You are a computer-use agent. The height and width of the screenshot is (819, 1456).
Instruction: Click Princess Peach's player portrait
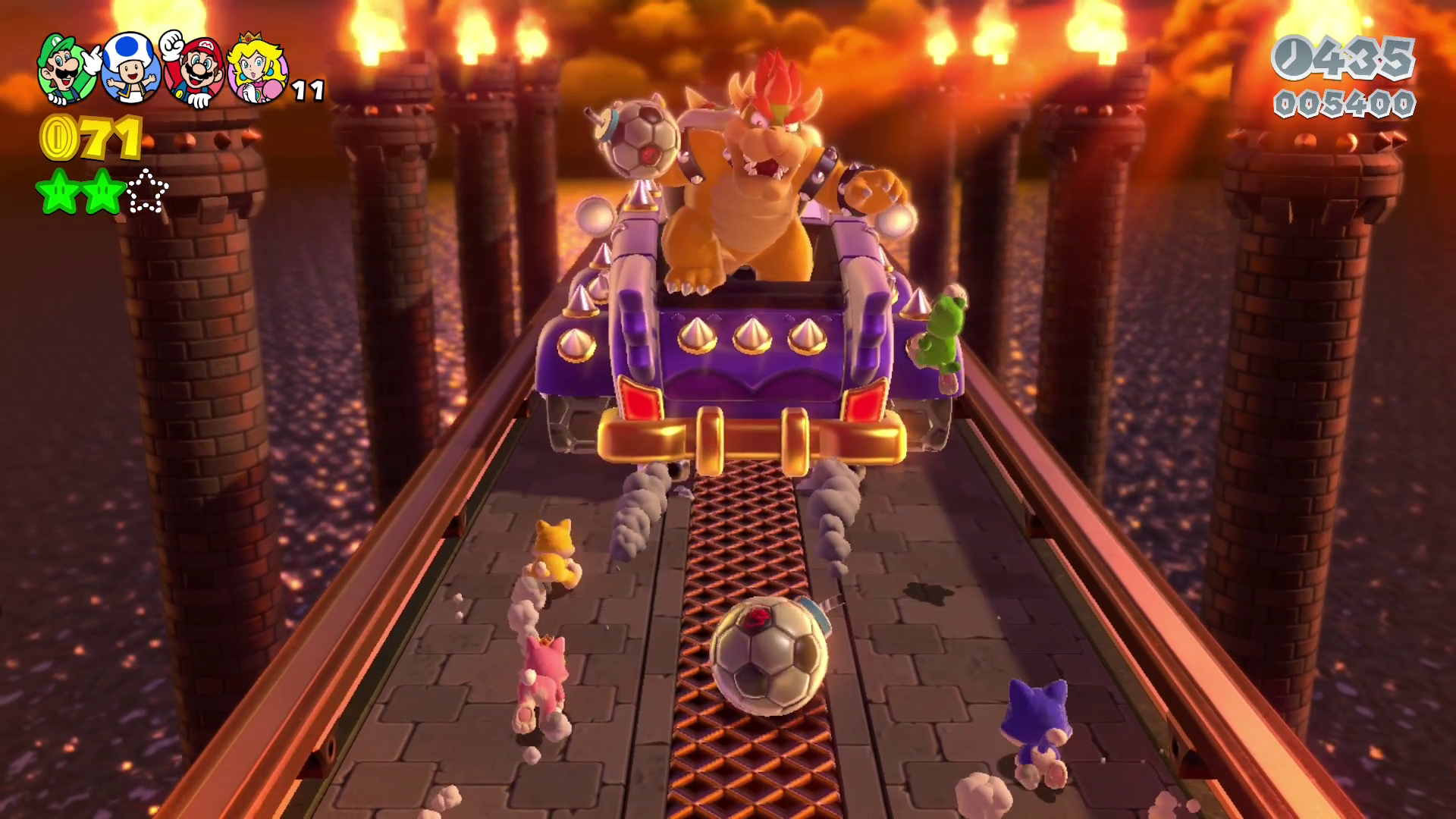pyautogui.click(x=256, y=71)
